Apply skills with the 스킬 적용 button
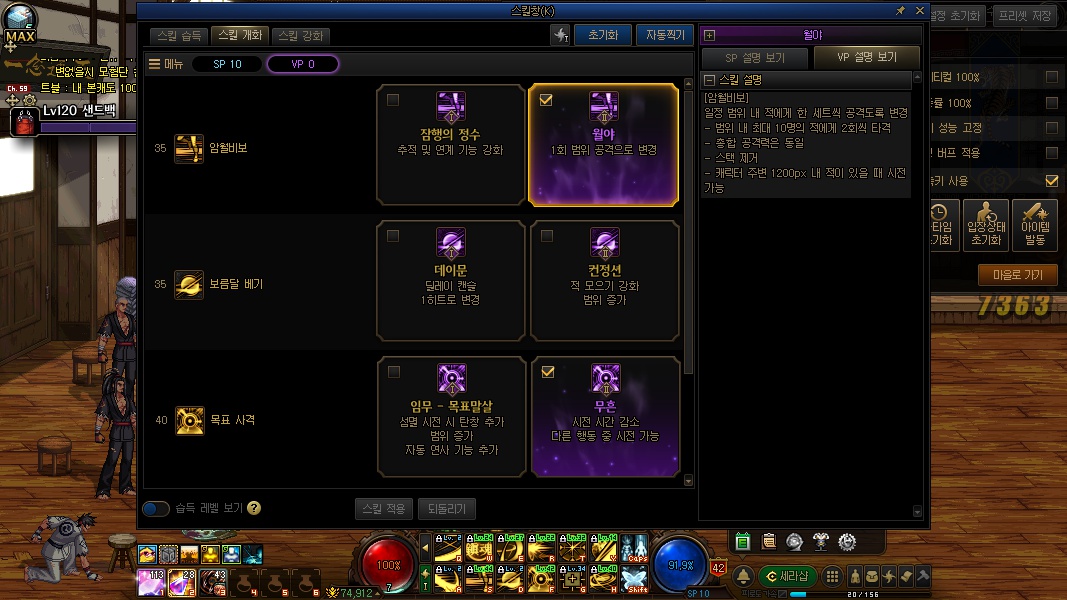The width and height of the screenshot is (1067, 600). (383, 509)
